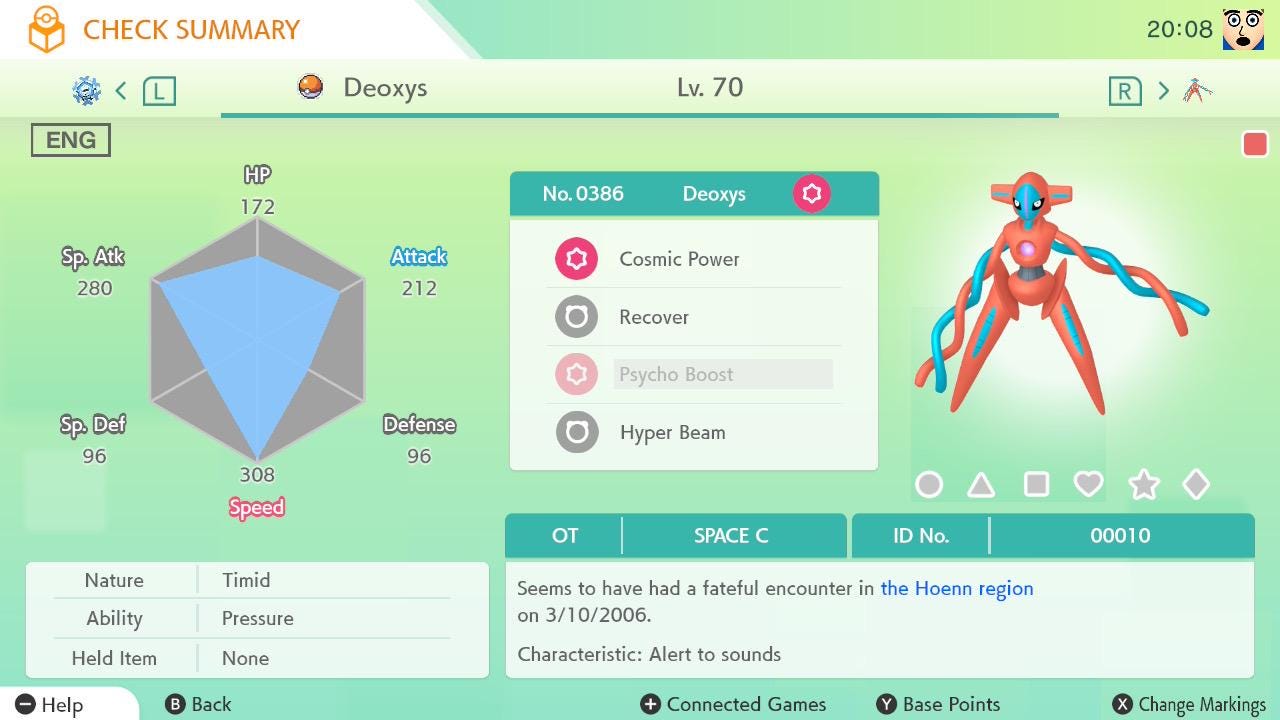Choose the Psycho Boost move
The width and height of the screenshot is (1280, 720).
pyautogui.click(x=677, y=375)
